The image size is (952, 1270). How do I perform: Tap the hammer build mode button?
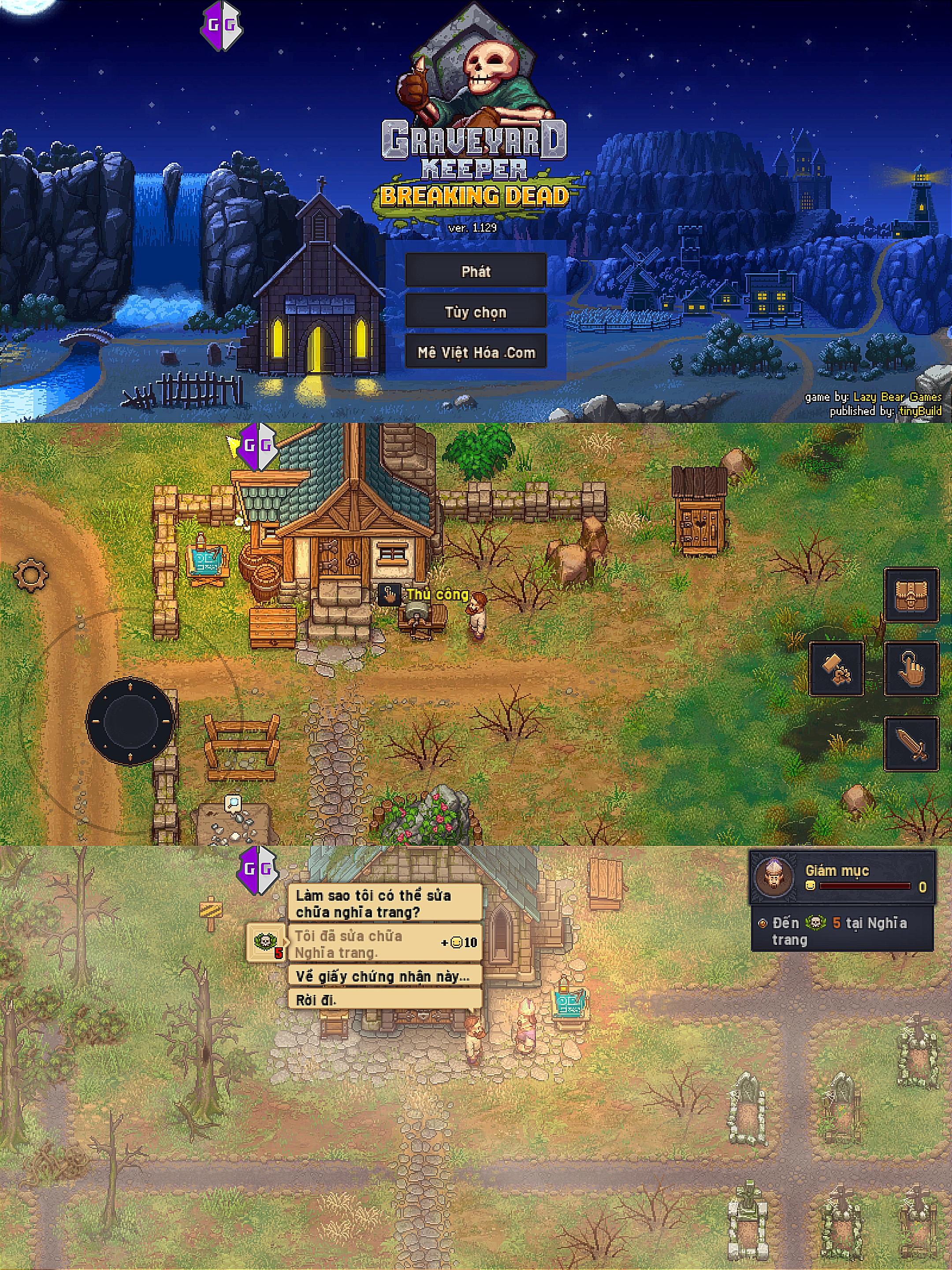click(836, 669)
